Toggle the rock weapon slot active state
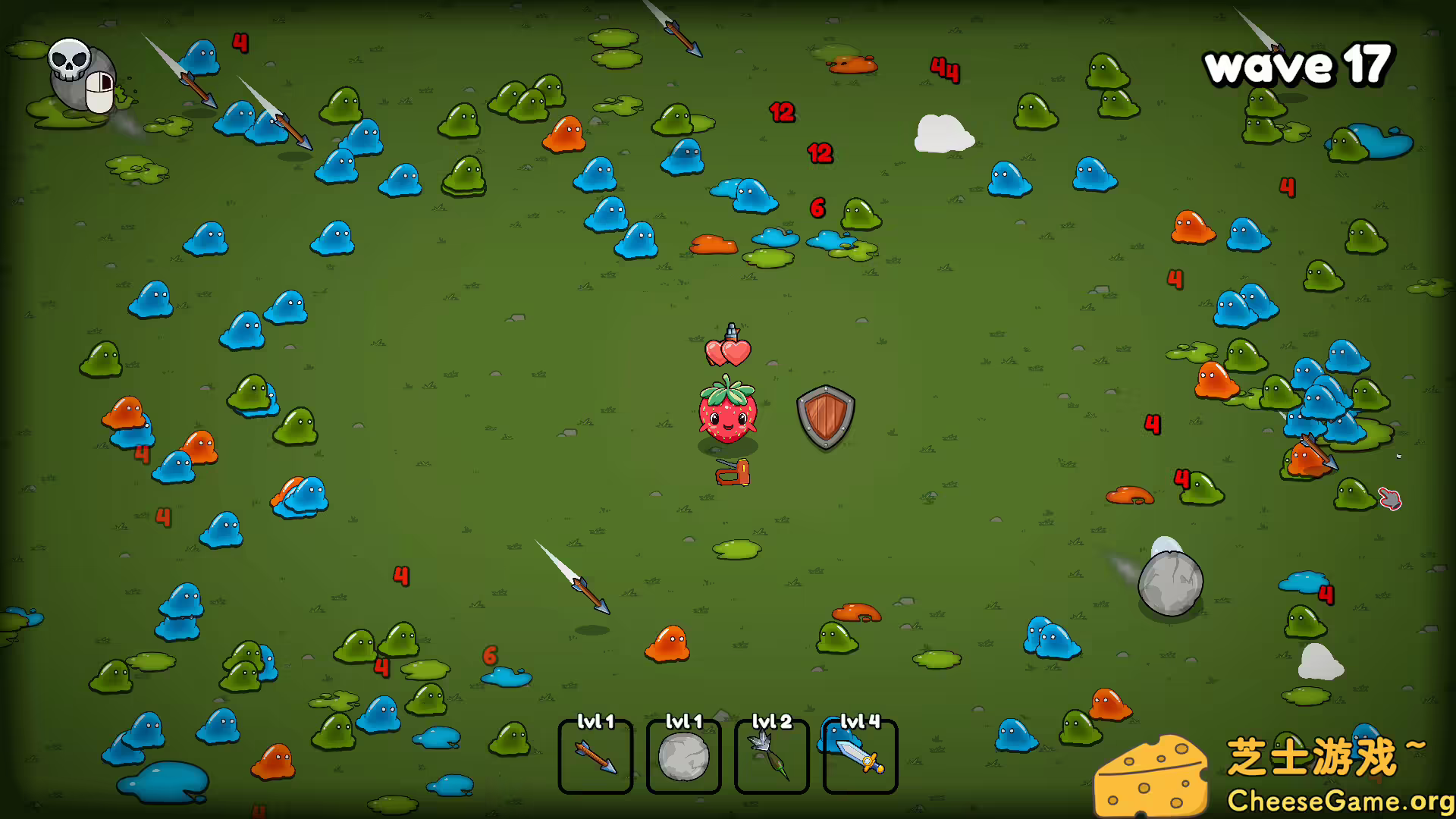Image resolution: width=1456 pixels, height=819 pixels. click(682, 758)
